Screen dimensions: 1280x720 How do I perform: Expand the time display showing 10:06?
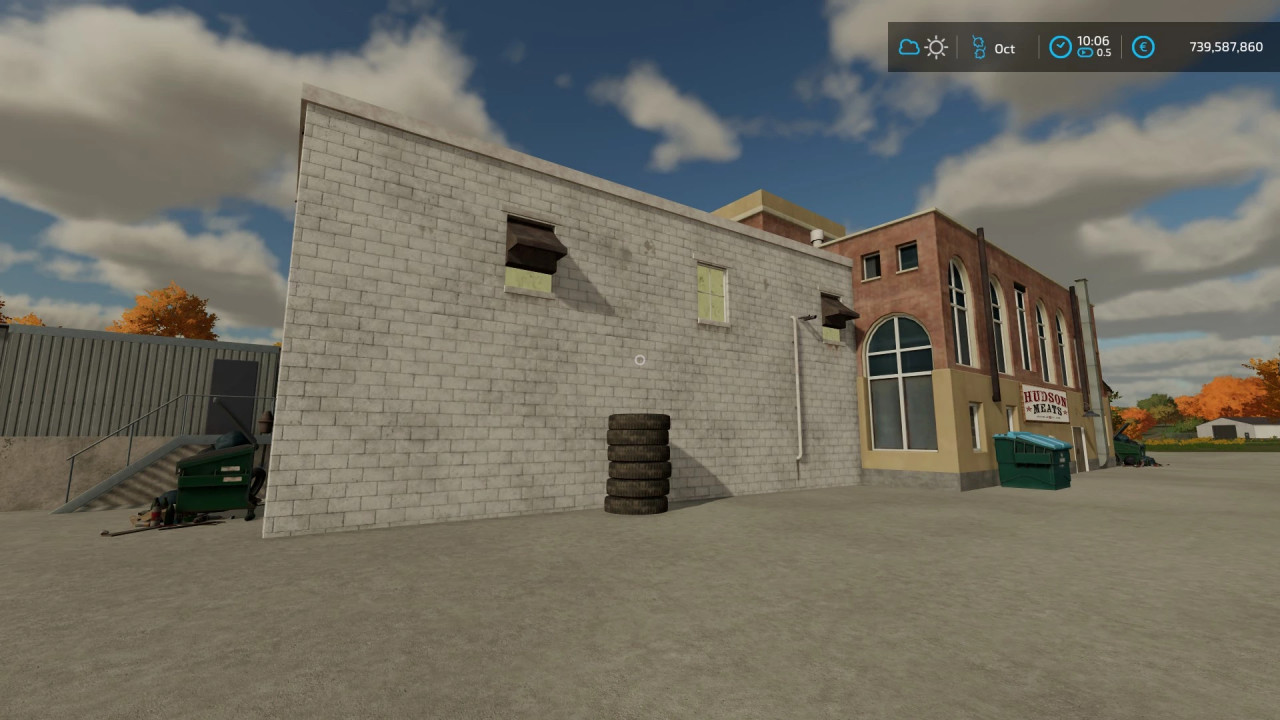(1092, 41)
